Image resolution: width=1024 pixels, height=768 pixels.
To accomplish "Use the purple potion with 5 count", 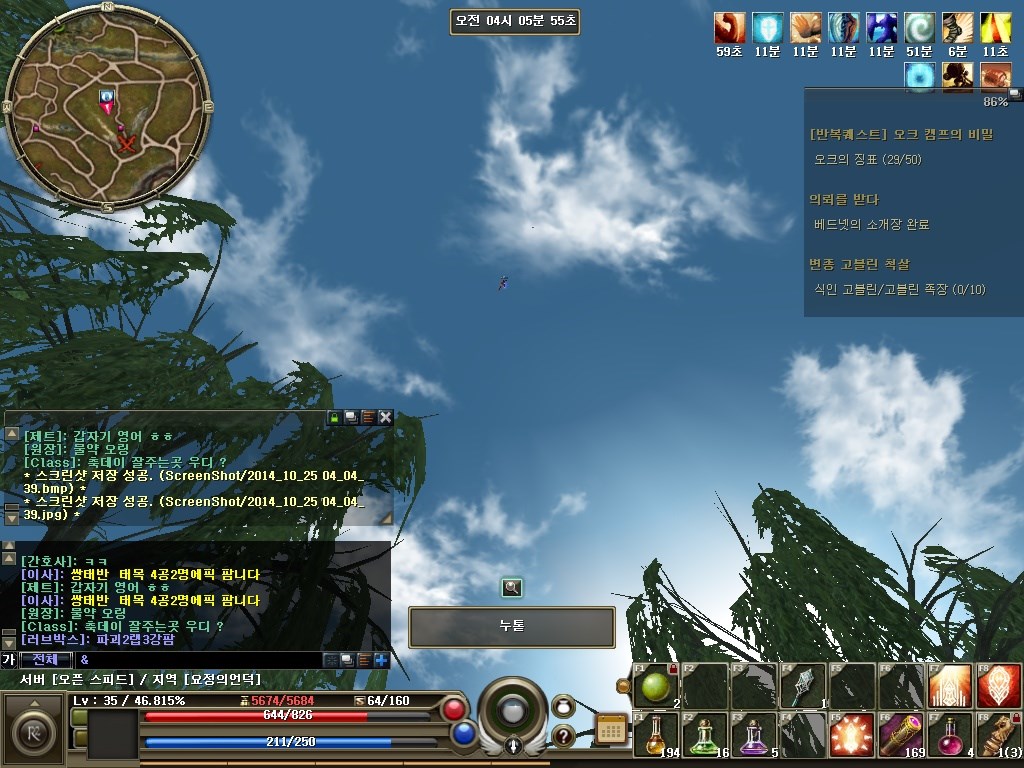I will 753,735.
